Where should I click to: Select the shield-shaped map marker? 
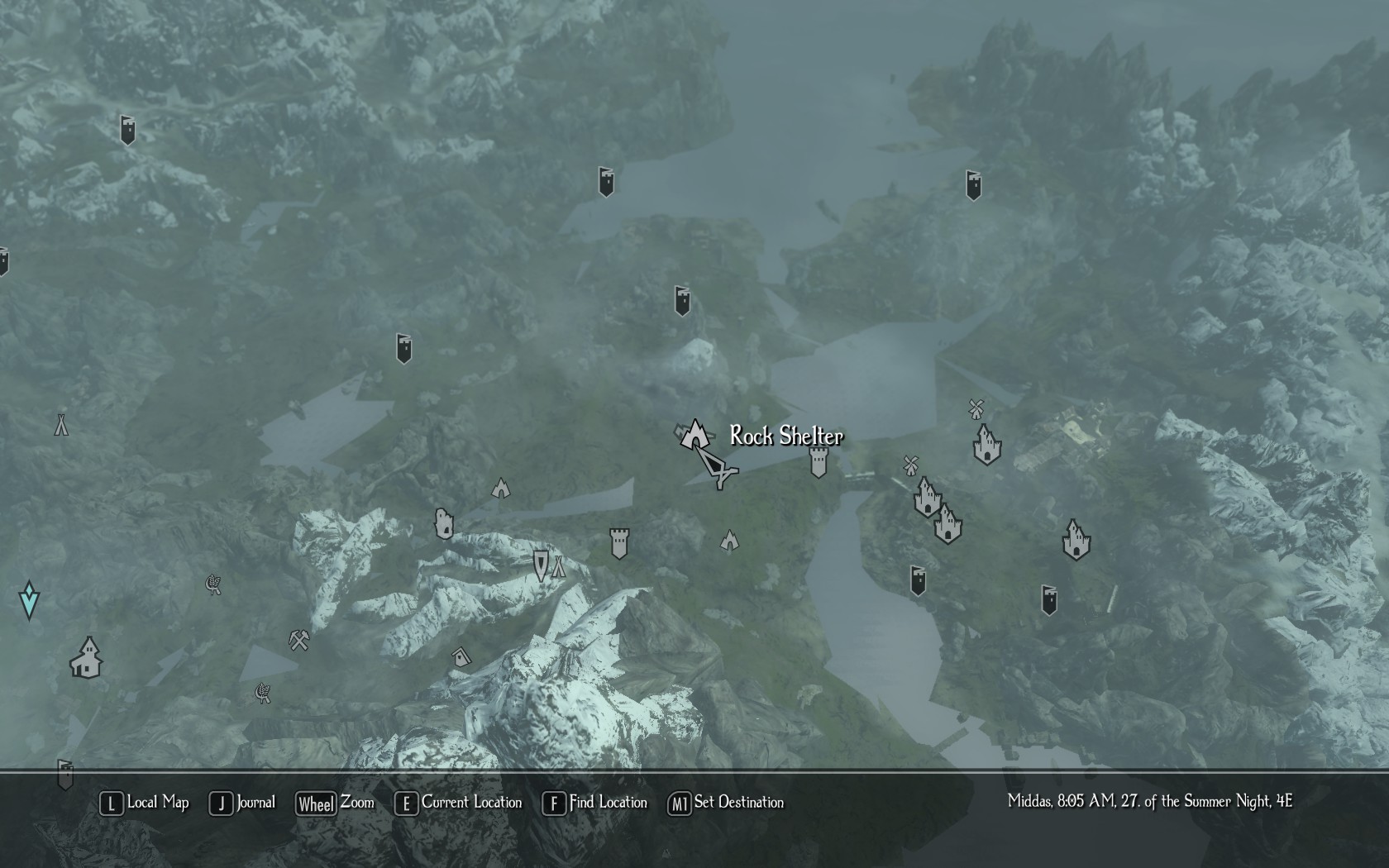pos(541,566)
